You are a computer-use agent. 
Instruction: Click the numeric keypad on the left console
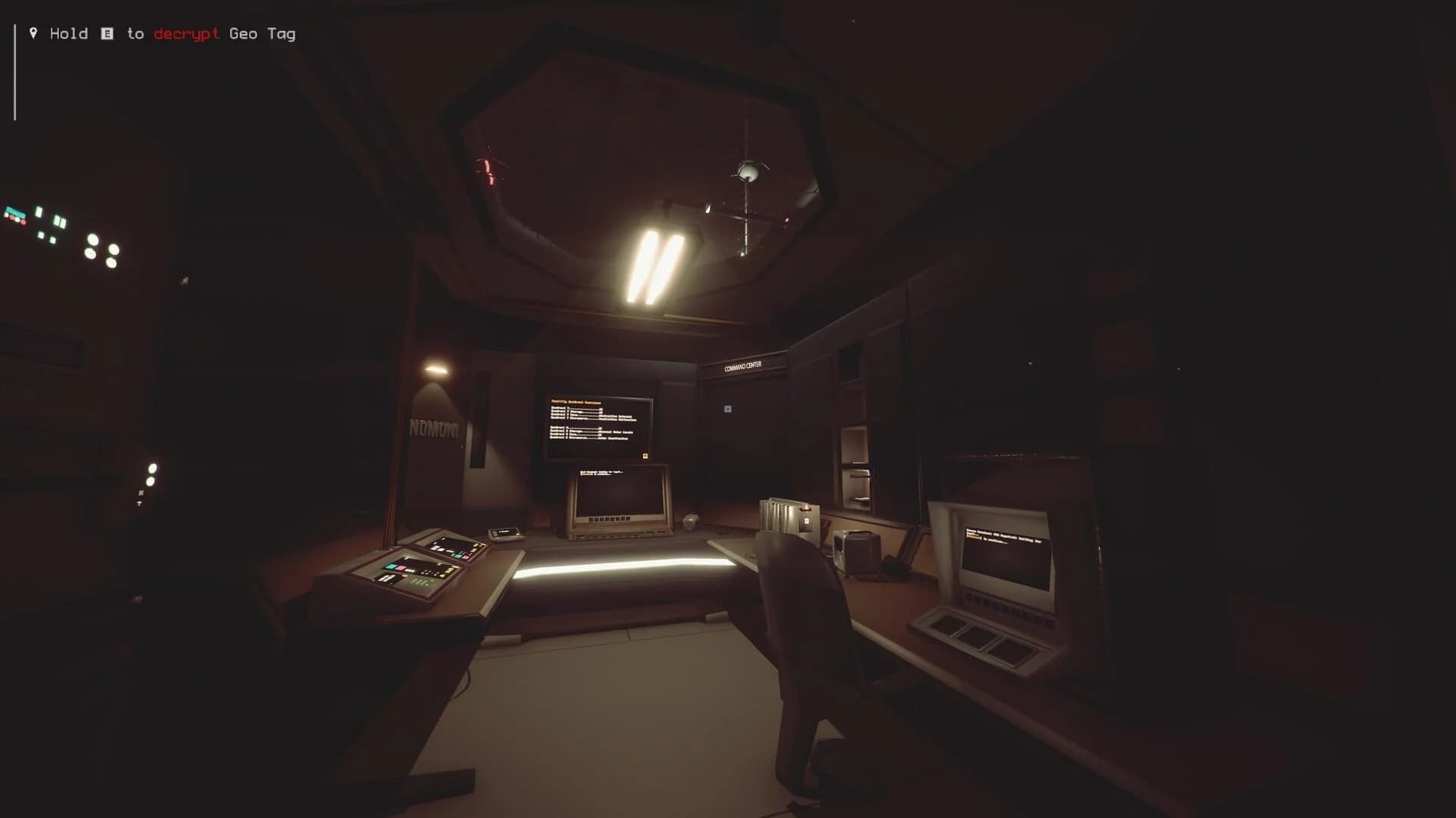click(x=419, y=581)
